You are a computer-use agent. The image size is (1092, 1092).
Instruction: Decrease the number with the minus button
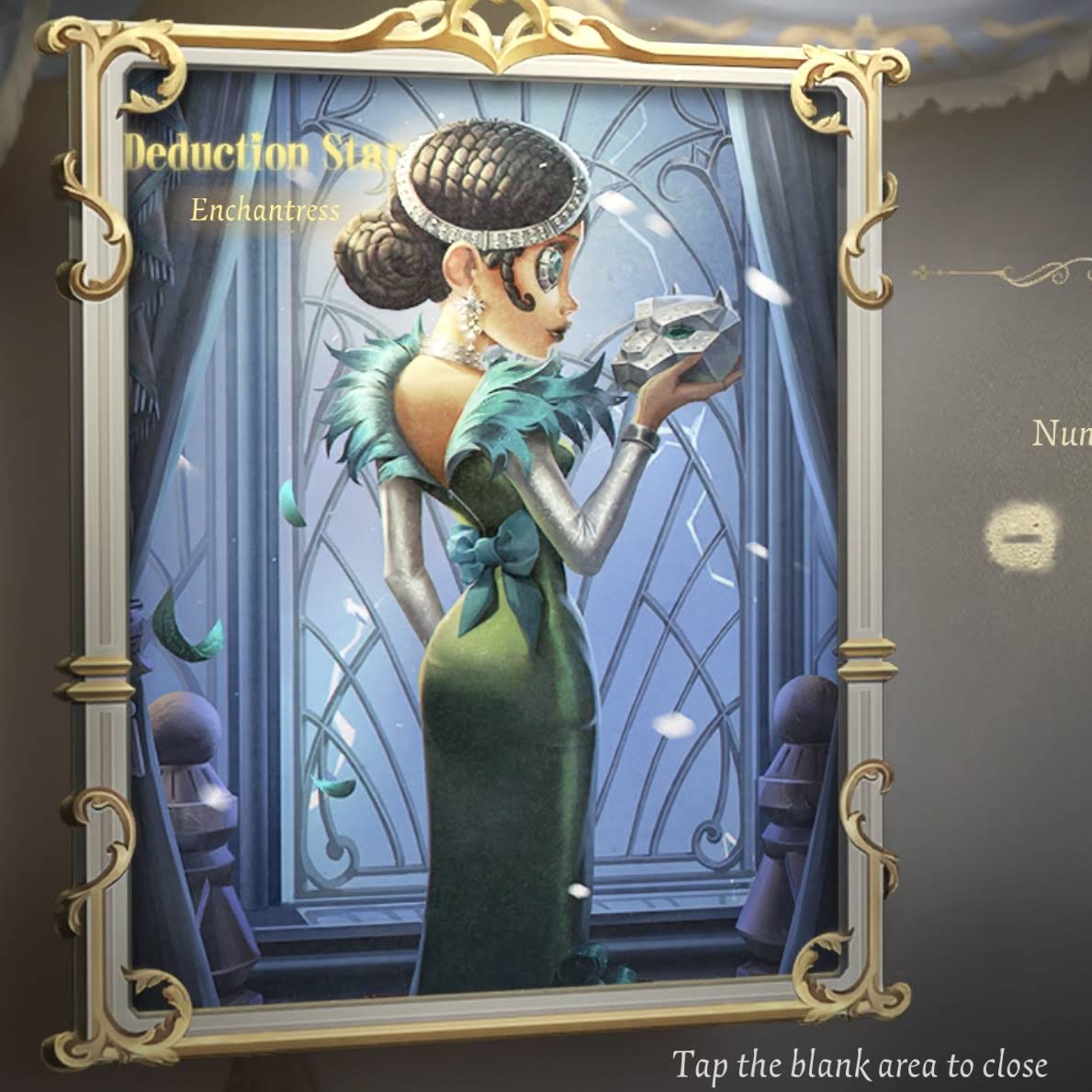[1020, 535]
